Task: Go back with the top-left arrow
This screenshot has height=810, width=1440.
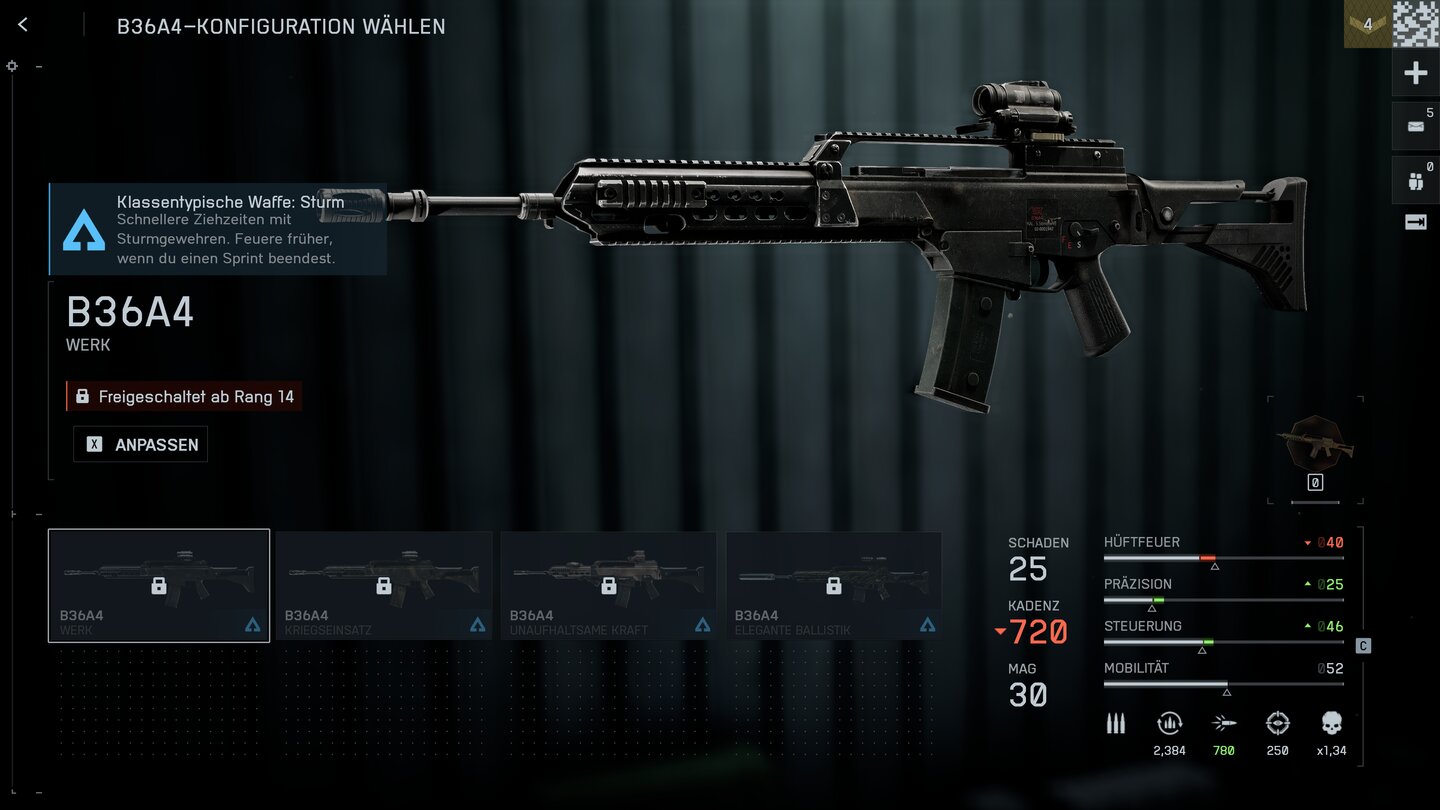Action: point(23,25)
